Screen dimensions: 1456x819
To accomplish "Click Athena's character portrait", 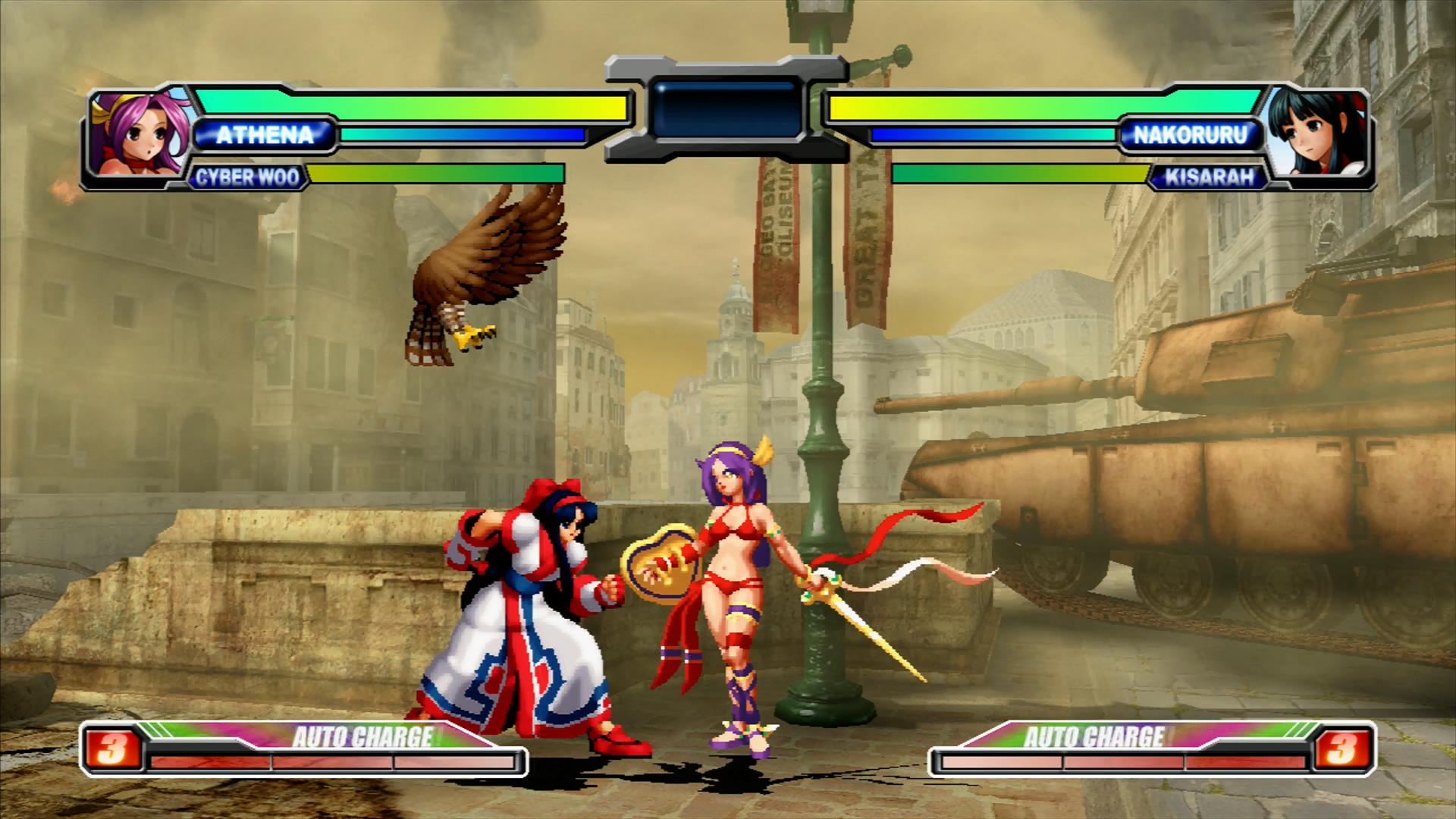I will 136,136.
